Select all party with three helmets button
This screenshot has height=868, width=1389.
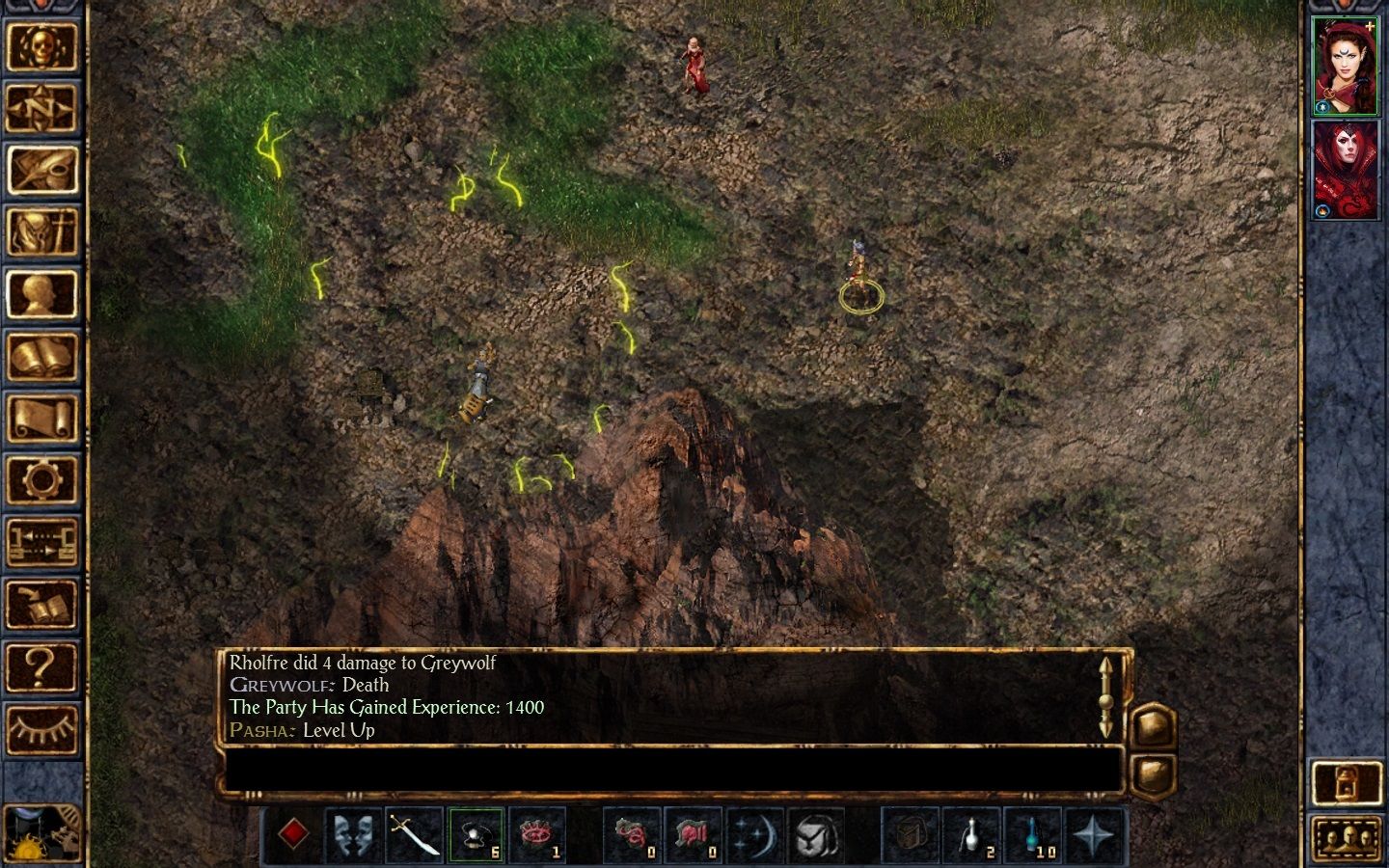pos(1347,838)
